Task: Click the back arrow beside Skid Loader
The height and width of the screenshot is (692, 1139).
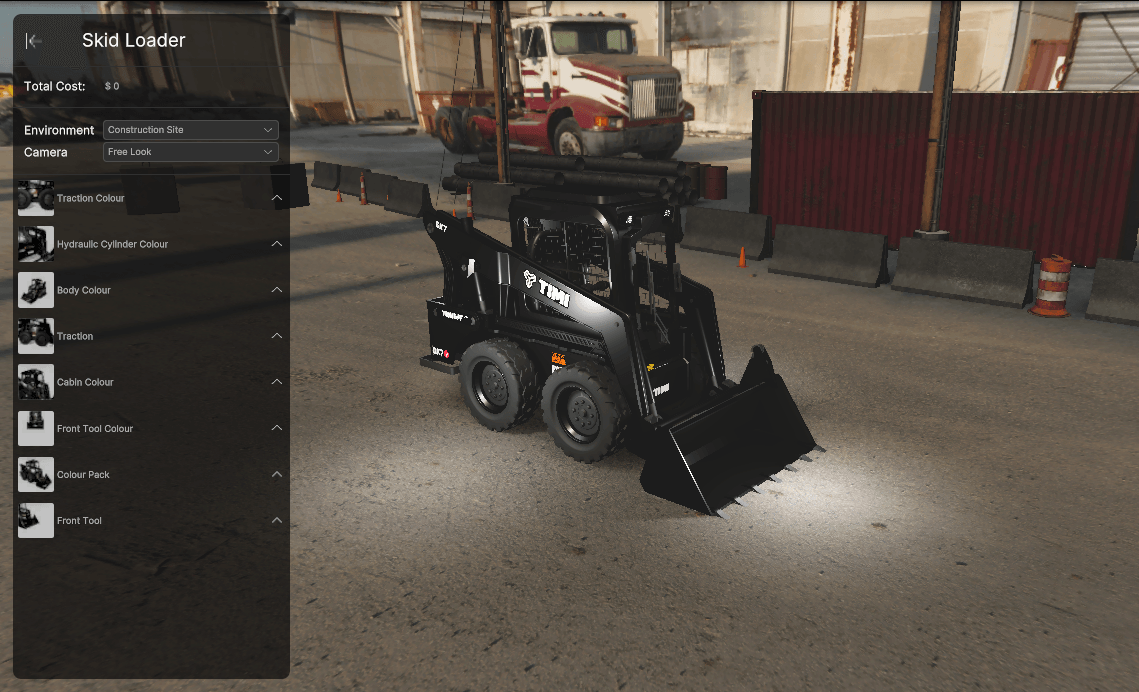Action: tap(34, 41)
